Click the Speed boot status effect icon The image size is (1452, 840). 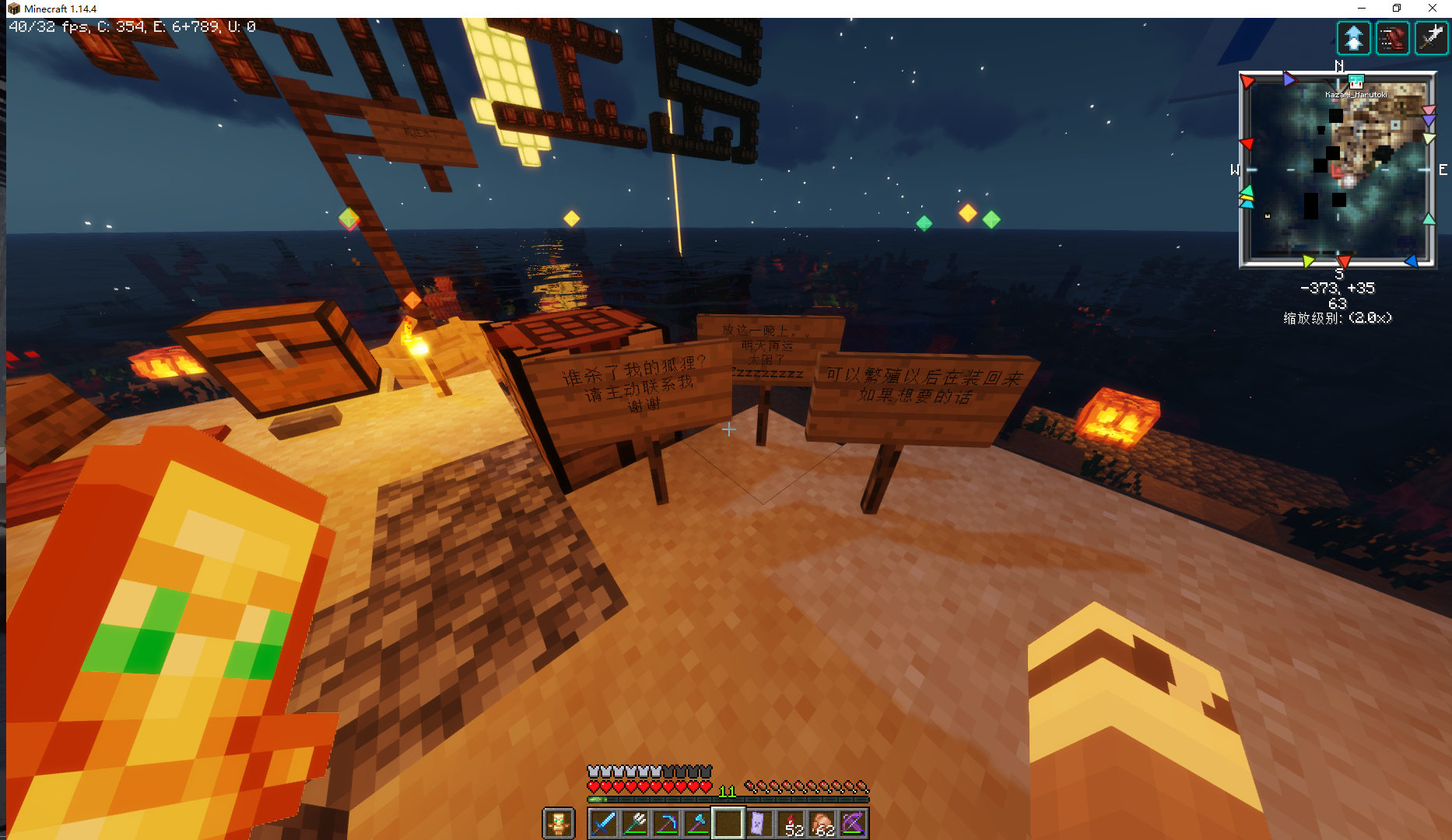click(1392, 38)
